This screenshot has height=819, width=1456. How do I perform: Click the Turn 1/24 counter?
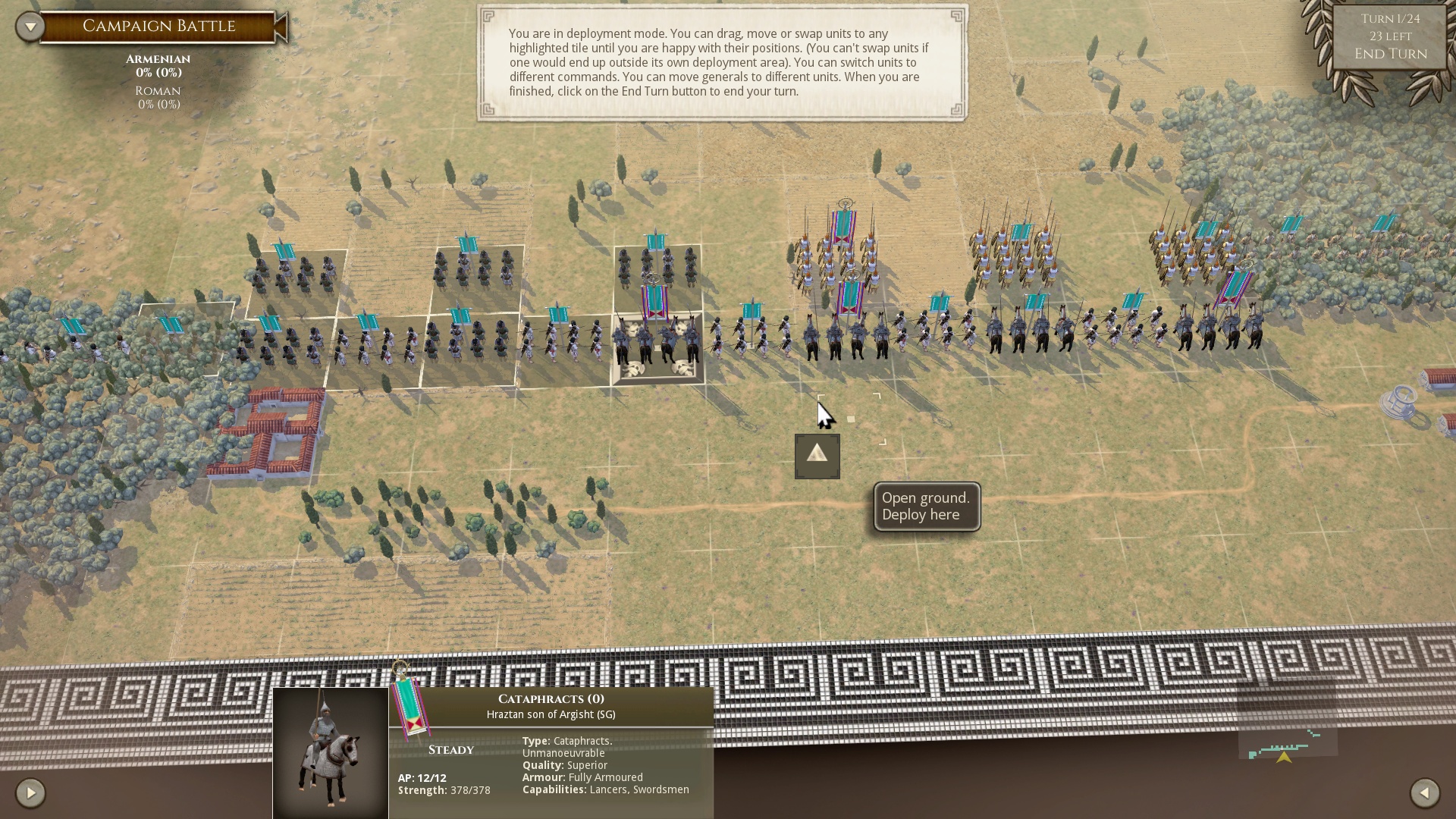tap(1390, 20)
